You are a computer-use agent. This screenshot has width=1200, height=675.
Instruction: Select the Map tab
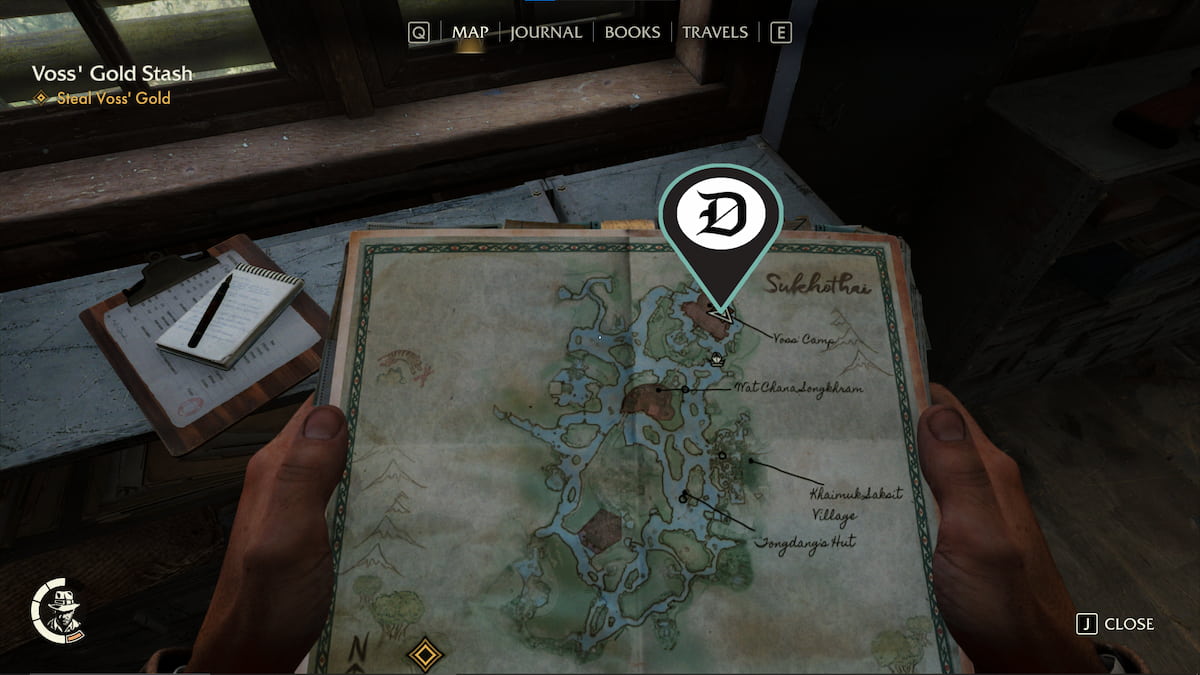(469, 32)
